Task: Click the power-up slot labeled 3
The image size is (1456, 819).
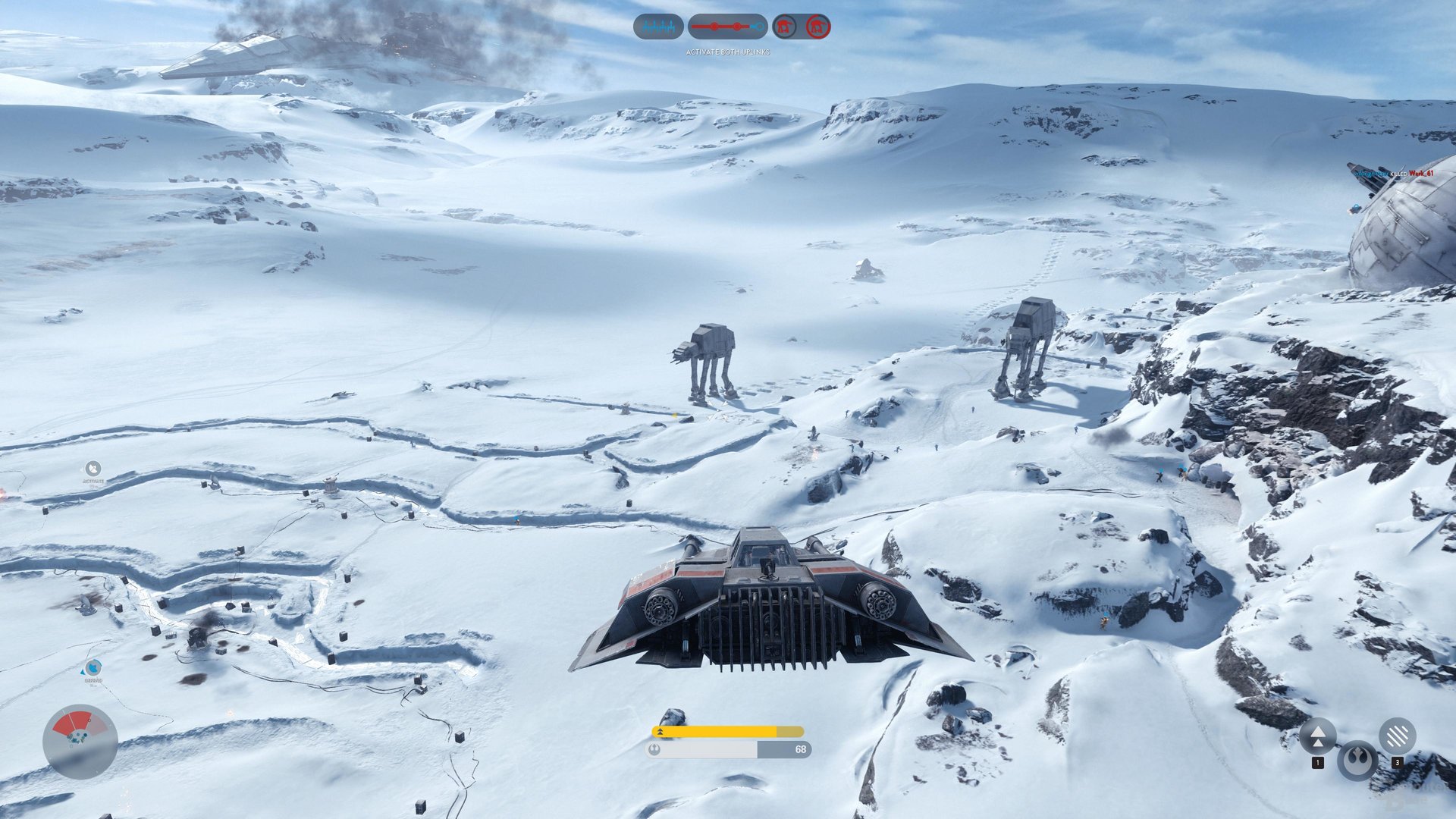Action: [x=1398, y=762]
